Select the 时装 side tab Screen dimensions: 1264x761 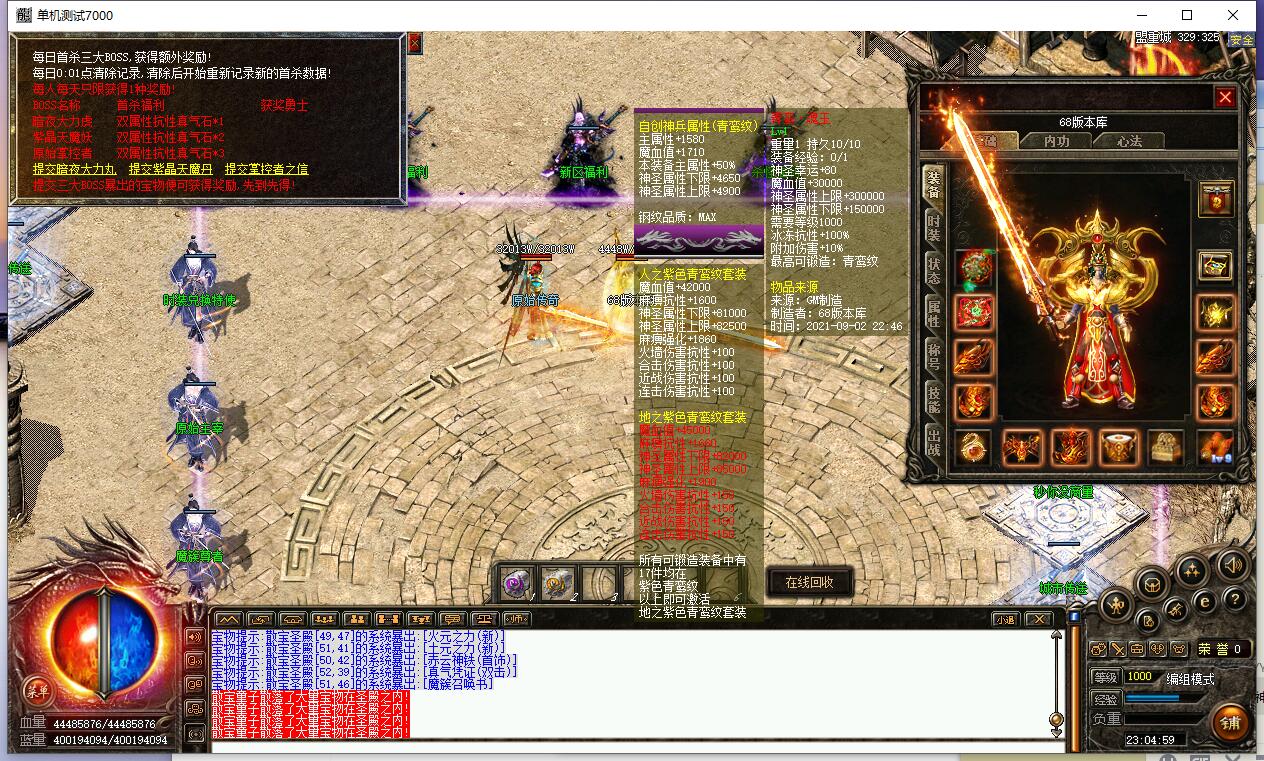click(933, 225)
